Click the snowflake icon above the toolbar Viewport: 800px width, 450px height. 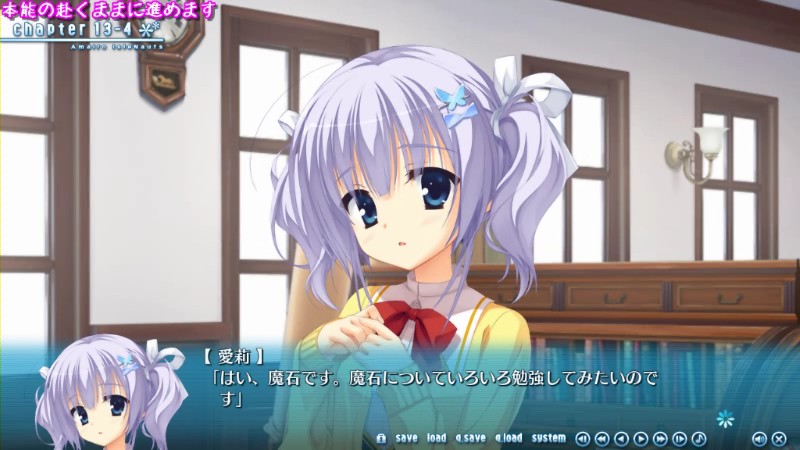tap(725, 417)
